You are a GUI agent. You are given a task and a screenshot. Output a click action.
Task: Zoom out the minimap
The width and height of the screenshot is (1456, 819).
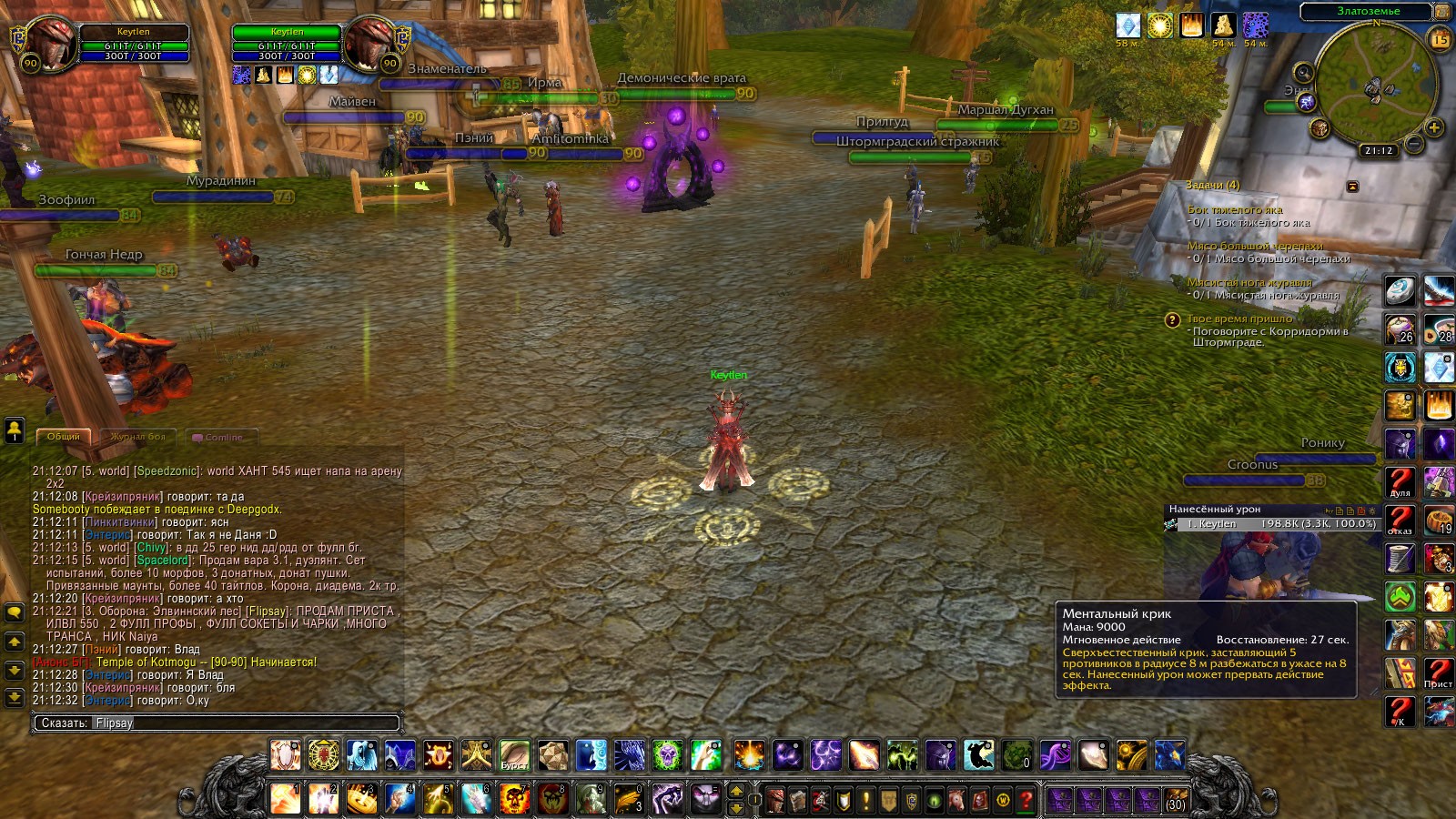(x=1414, y=144)
